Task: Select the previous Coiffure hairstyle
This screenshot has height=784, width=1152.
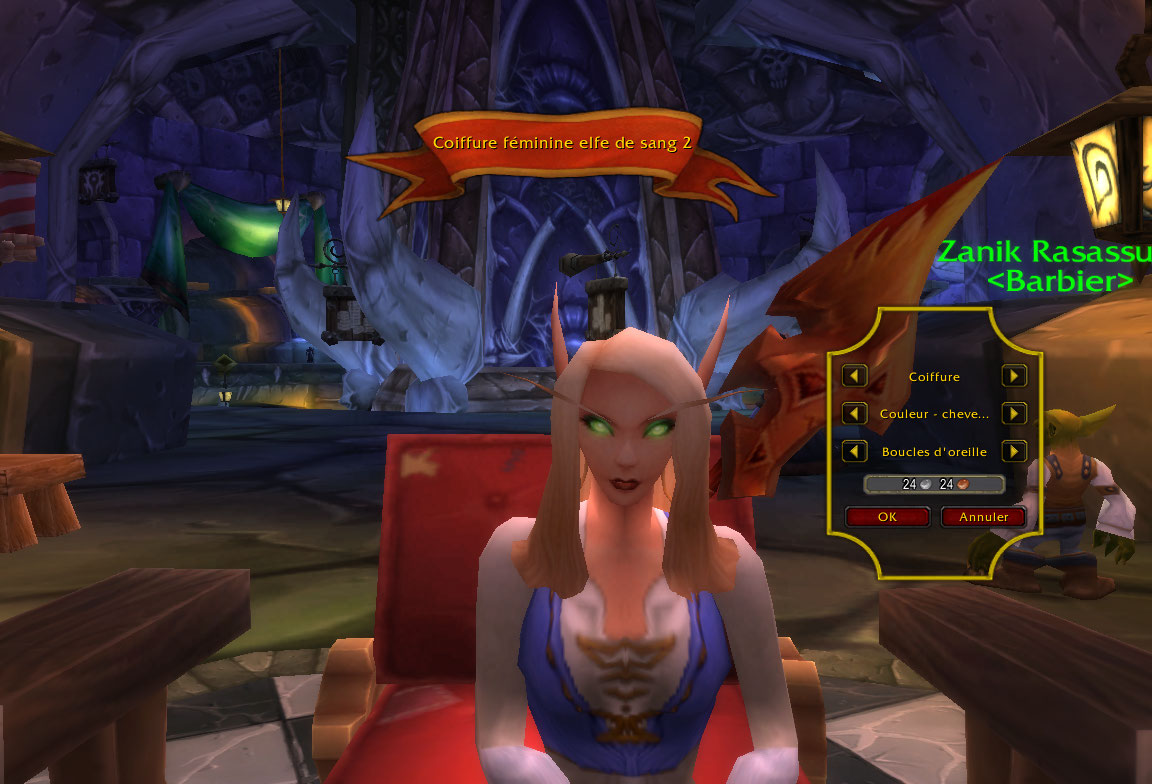Action: click(x=854, y=376)
